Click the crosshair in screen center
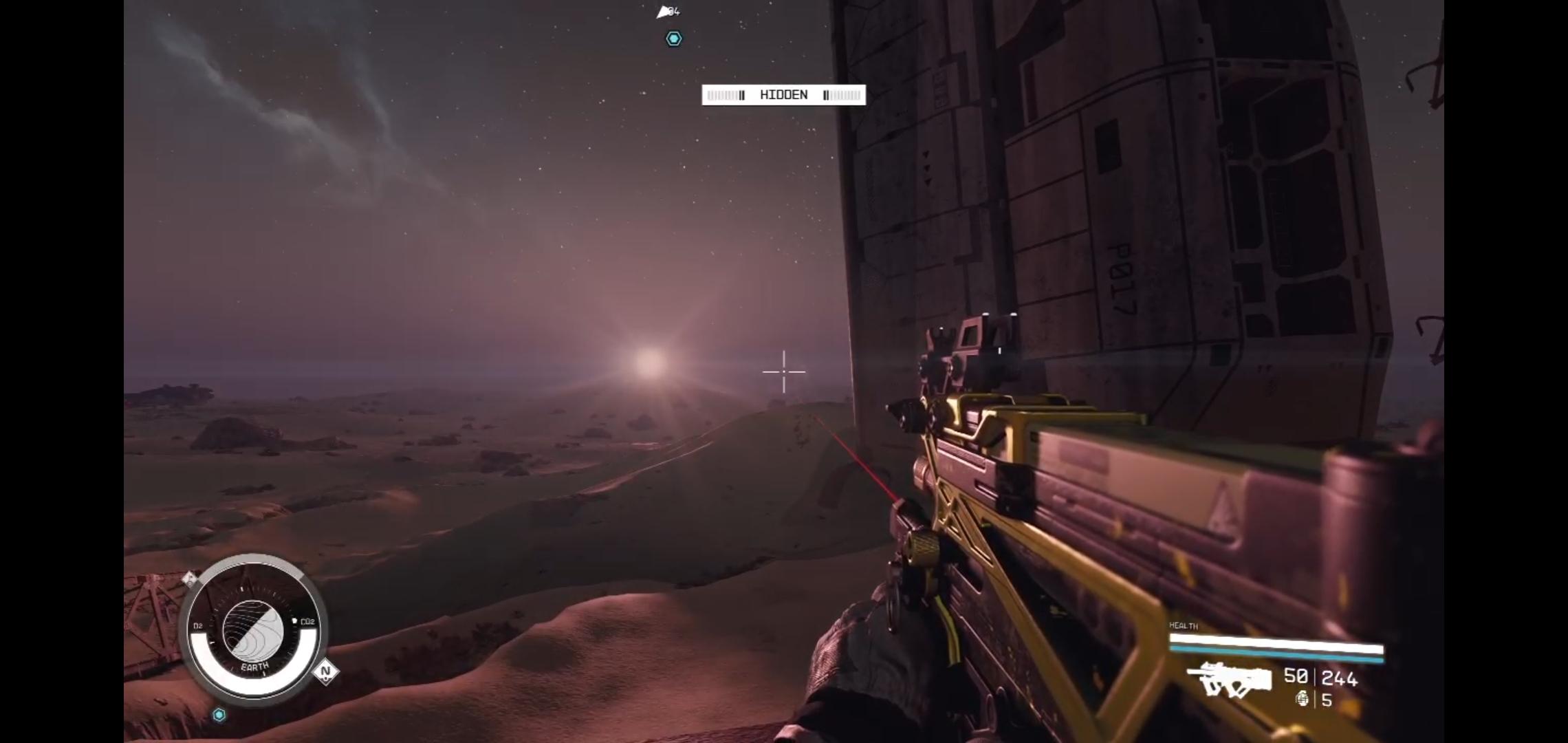Viewport: 1568px width, 743px height. tap(784, 371)
